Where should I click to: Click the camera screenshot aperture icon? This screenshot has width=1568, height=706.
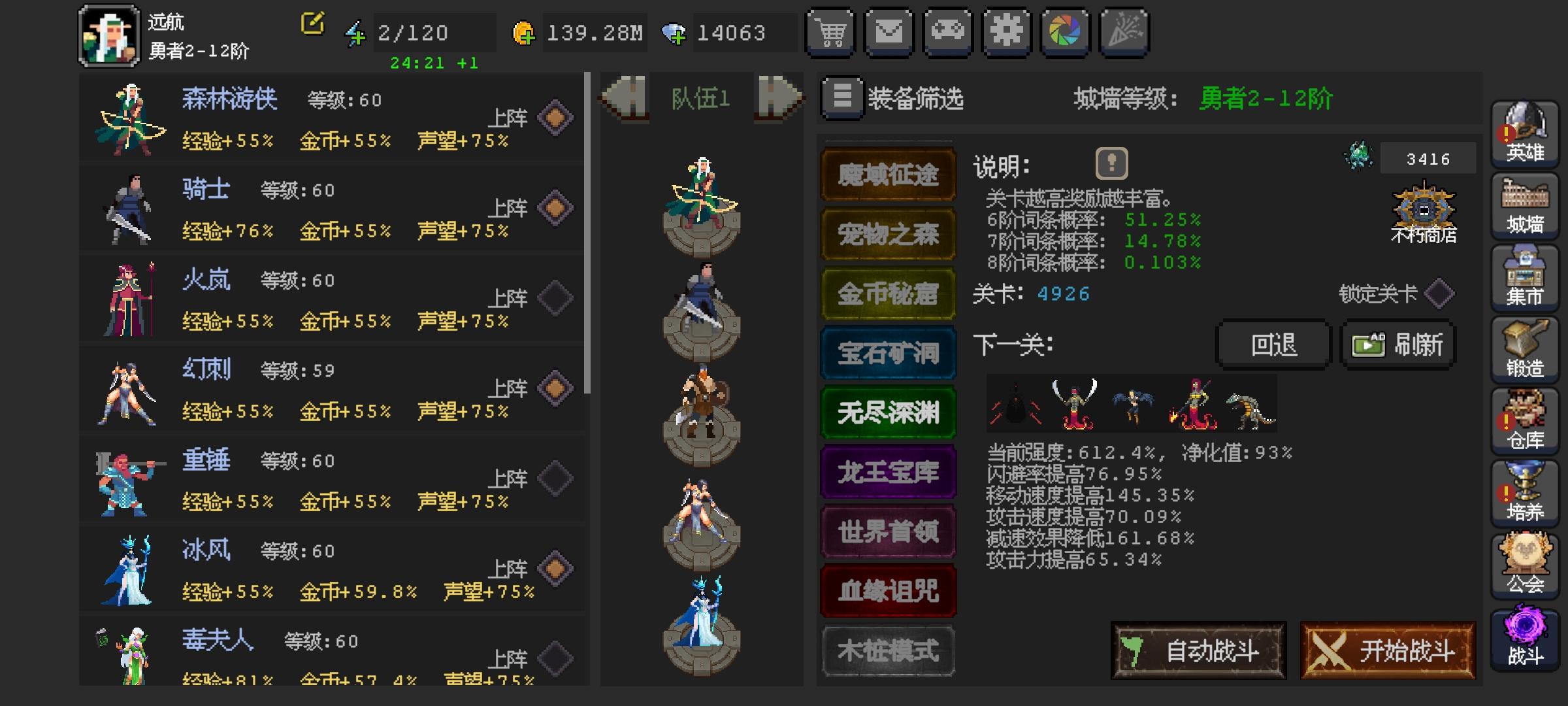(x=1066, y=33)
